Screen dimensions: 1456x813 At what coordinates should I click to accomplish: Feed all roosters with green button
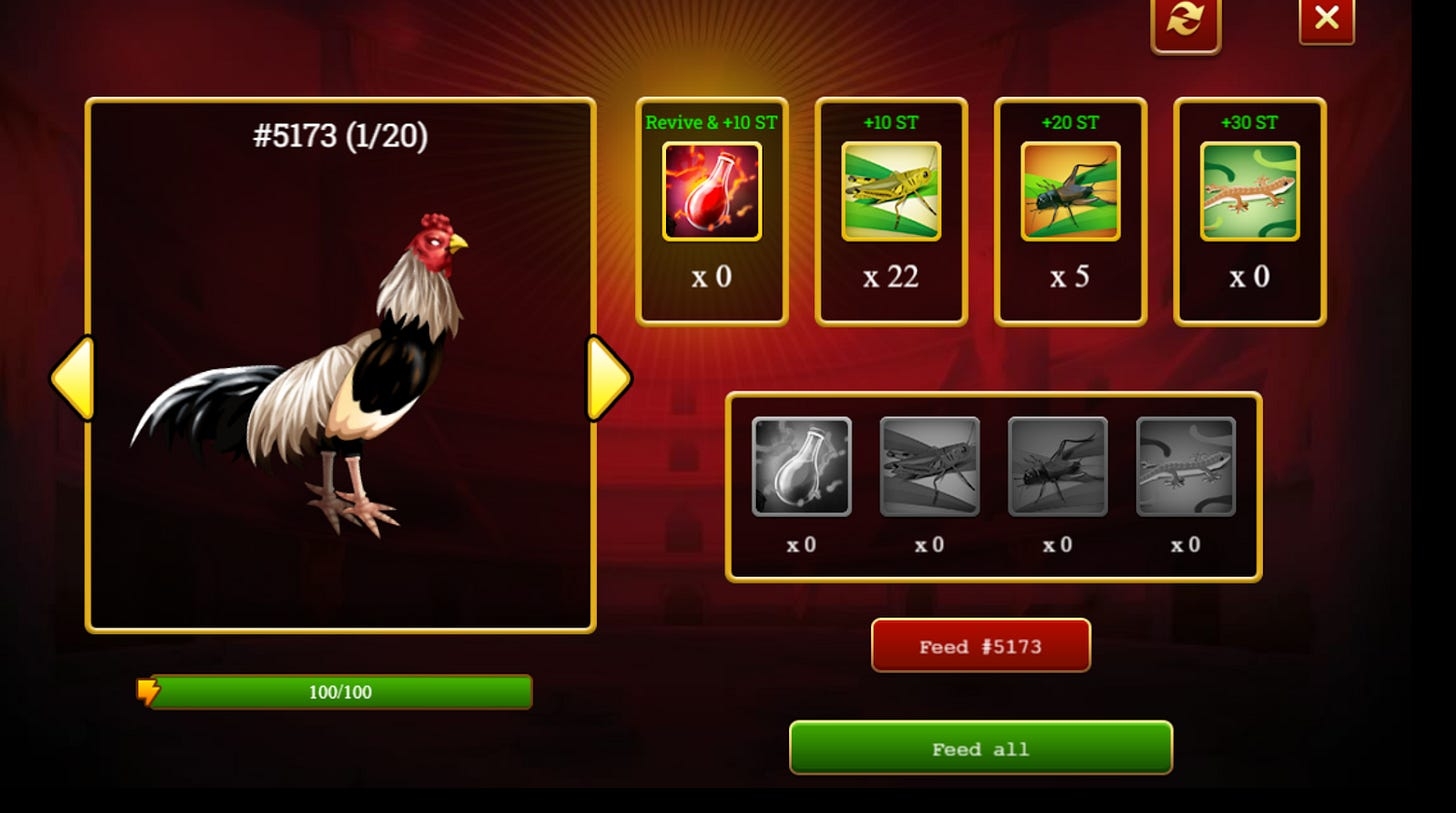[x=980, y=748]
